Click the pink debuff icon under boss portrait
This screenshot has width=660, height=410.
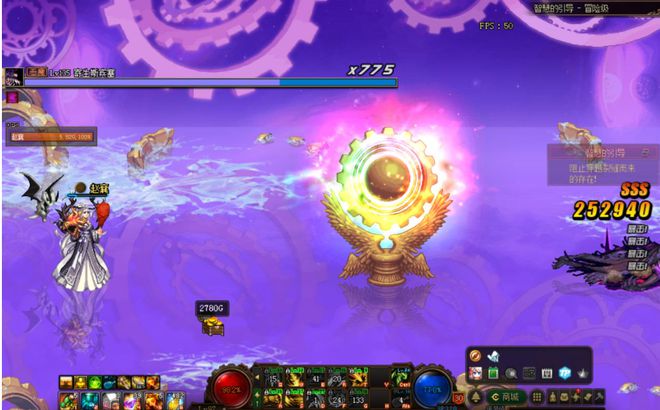[13, 97]
